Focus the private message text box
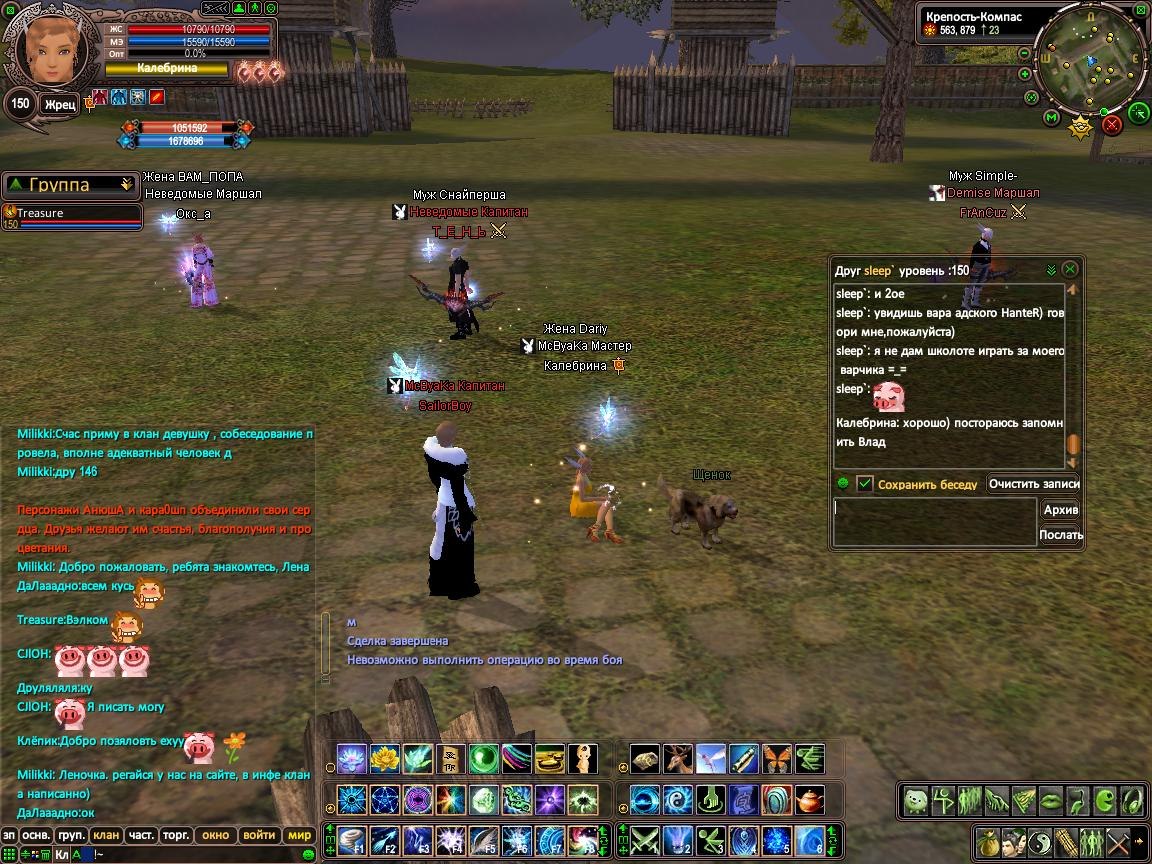This screenshot has height=864, width=1152. click(x=935, y=522)
